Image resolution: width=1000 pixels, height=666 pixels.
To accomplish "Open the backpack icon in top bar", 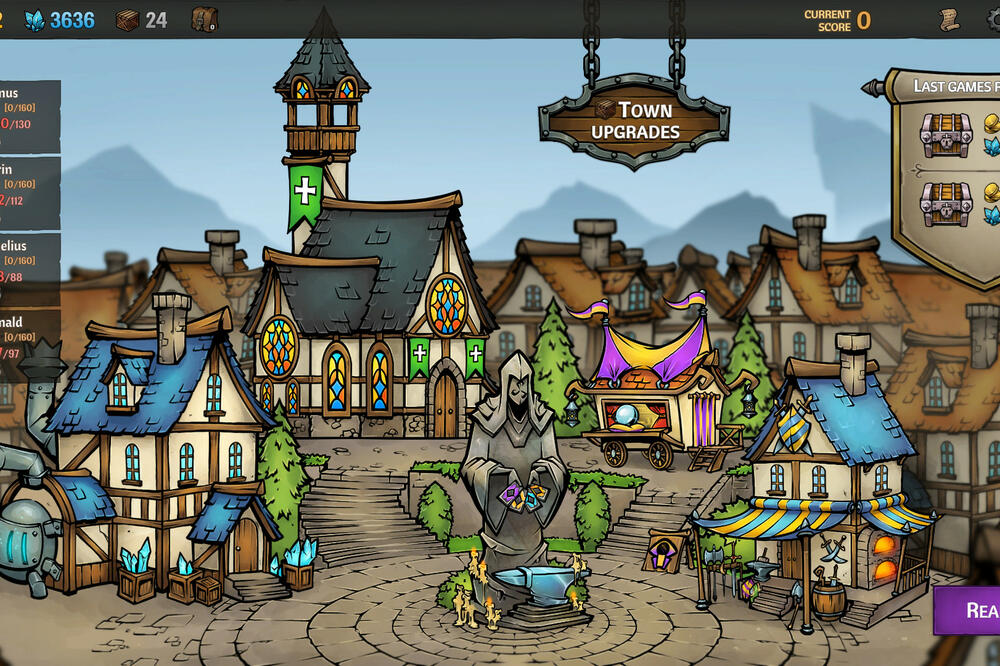I will pyautogui.click(x=204, y=19).
